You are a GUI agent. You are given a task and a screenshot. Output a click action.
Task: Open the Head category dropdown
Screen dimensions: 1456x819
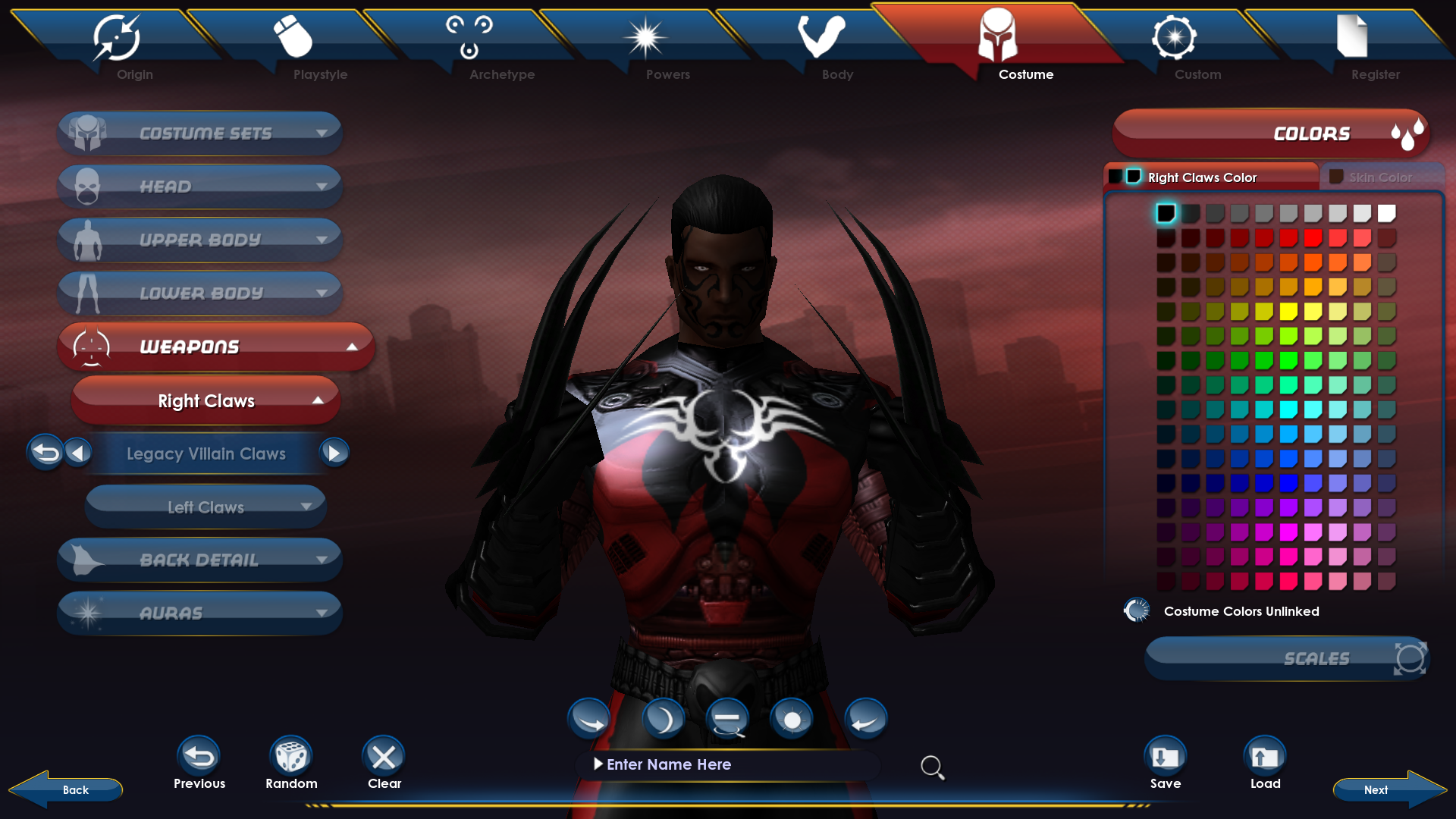(200, 187)
